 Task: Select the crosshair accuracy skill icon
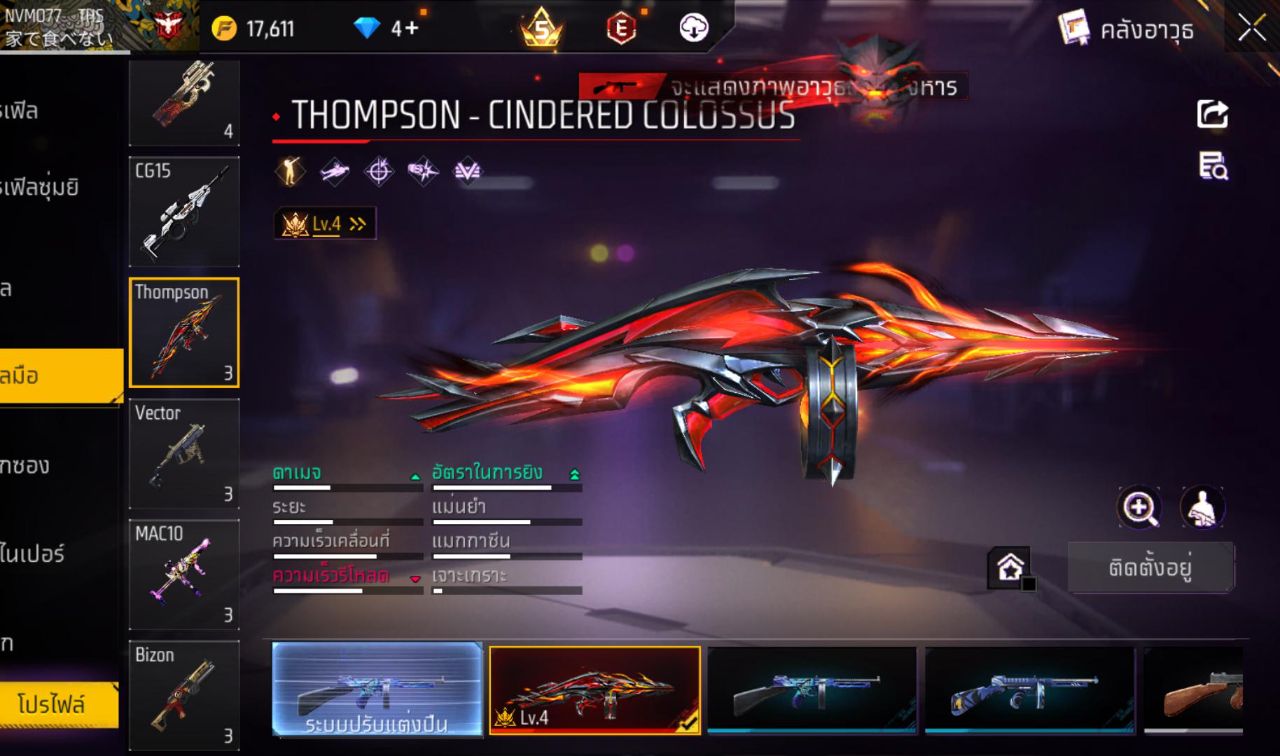(377, 171)
